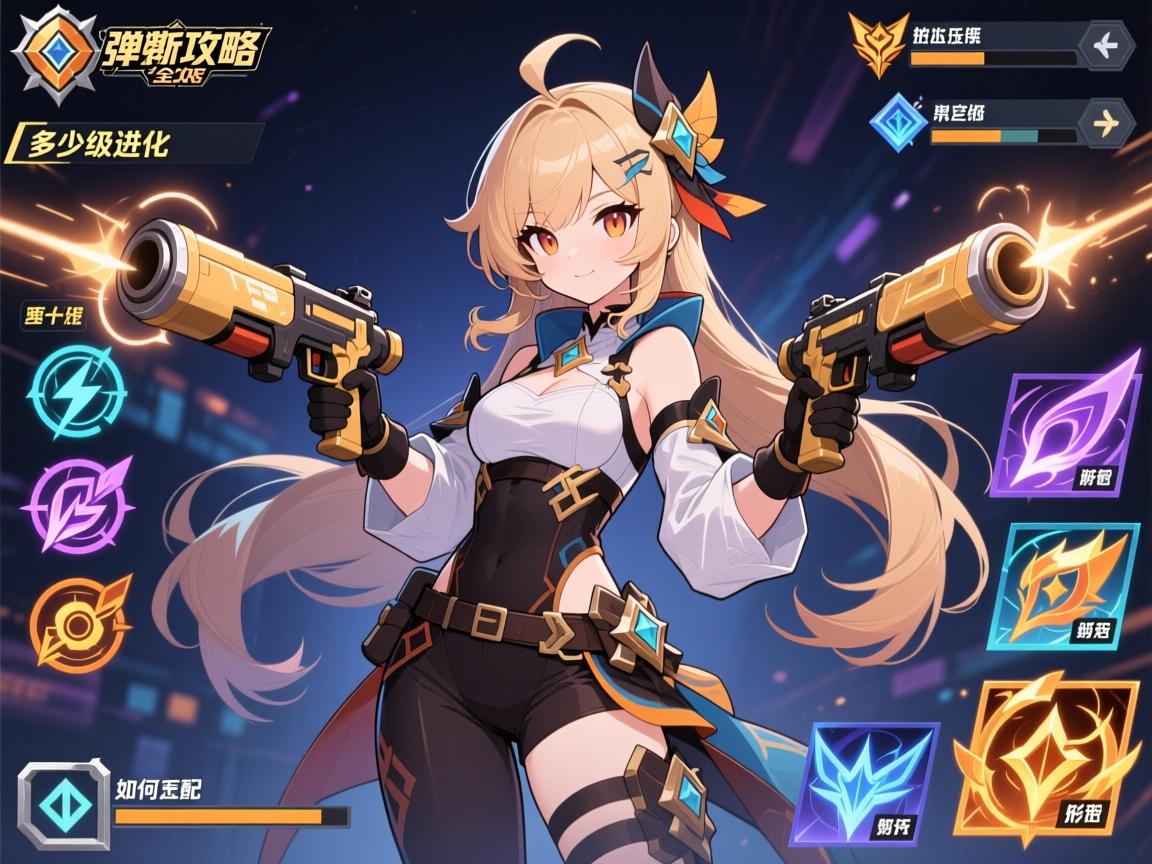Open the blue diamond gem emblem
This screenshot has height=864, width=1152.
(x=898, y=122)
